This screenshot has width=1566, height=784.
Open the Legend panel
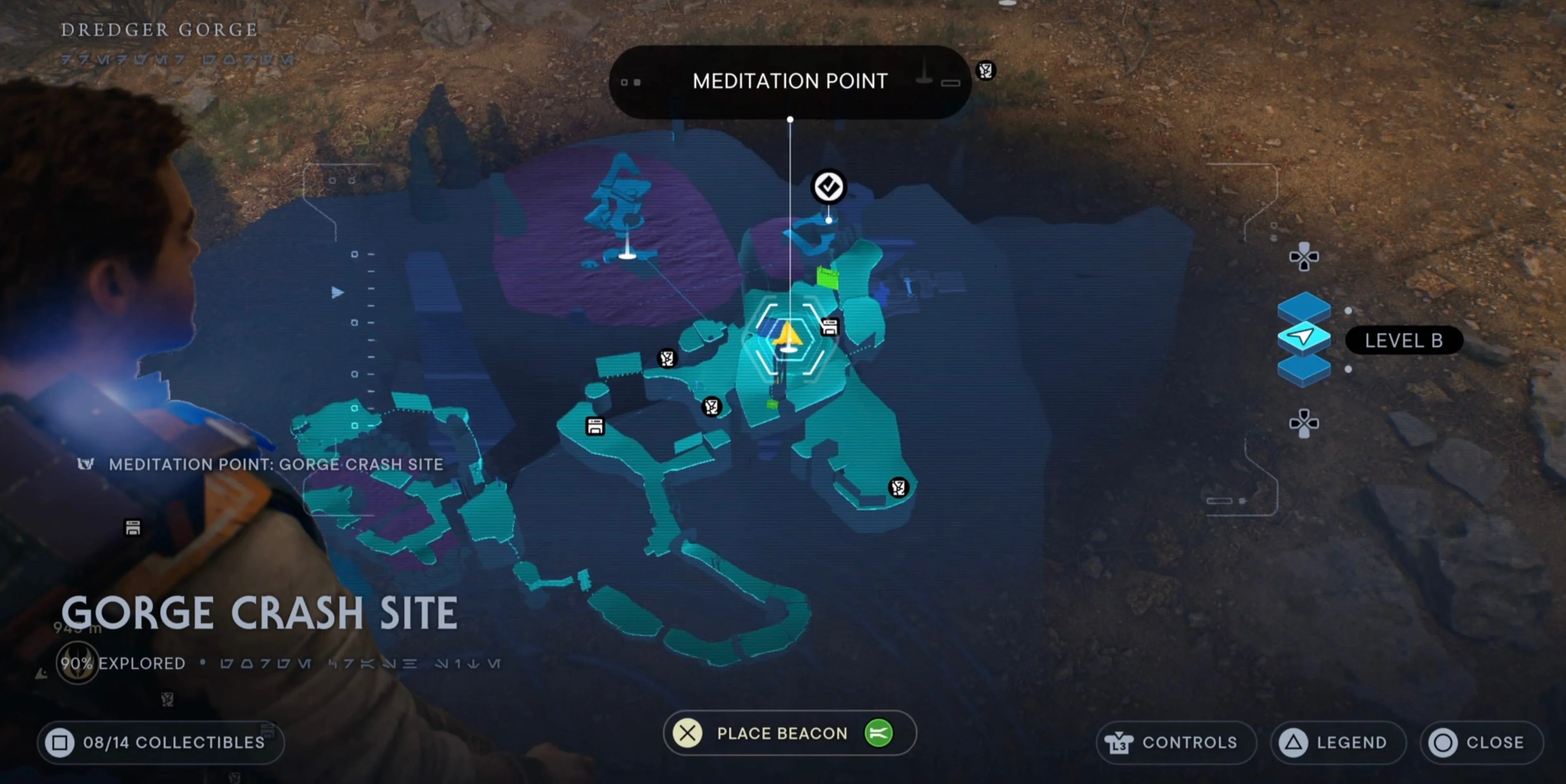(1337, 742)
